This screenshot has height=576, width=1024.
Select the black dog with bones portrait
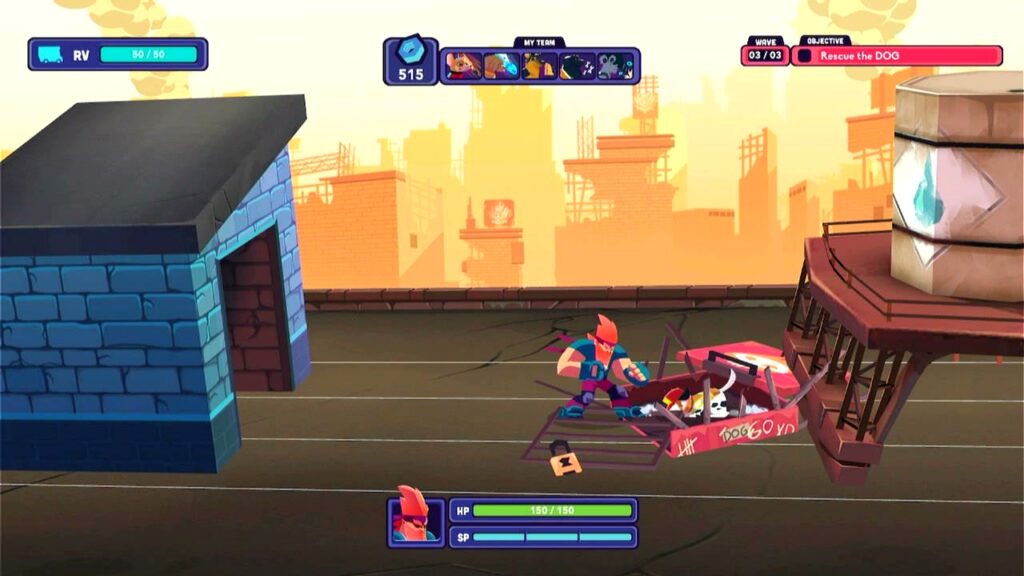coord(577,66)
